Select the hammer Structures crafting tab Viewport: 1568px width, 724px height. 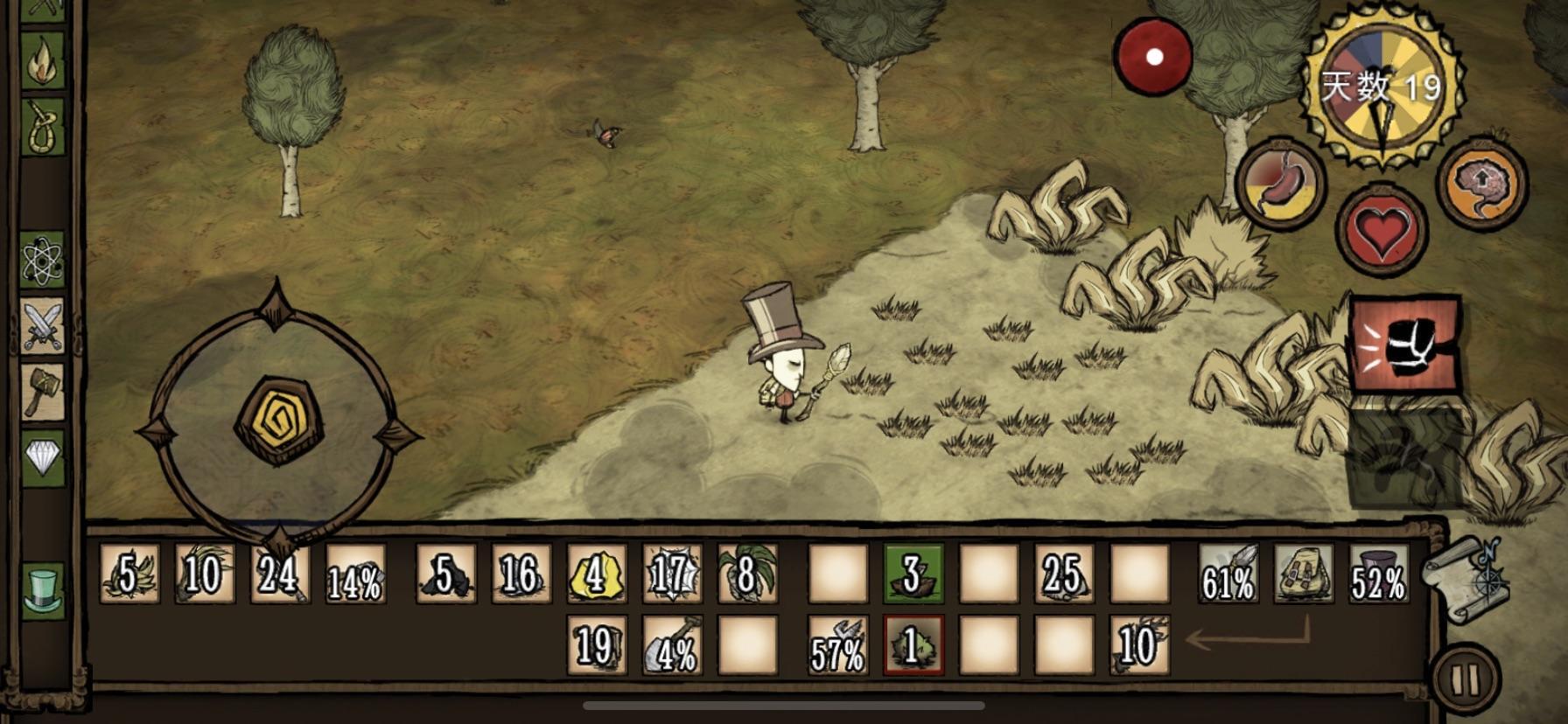click(x=43, y=391)
